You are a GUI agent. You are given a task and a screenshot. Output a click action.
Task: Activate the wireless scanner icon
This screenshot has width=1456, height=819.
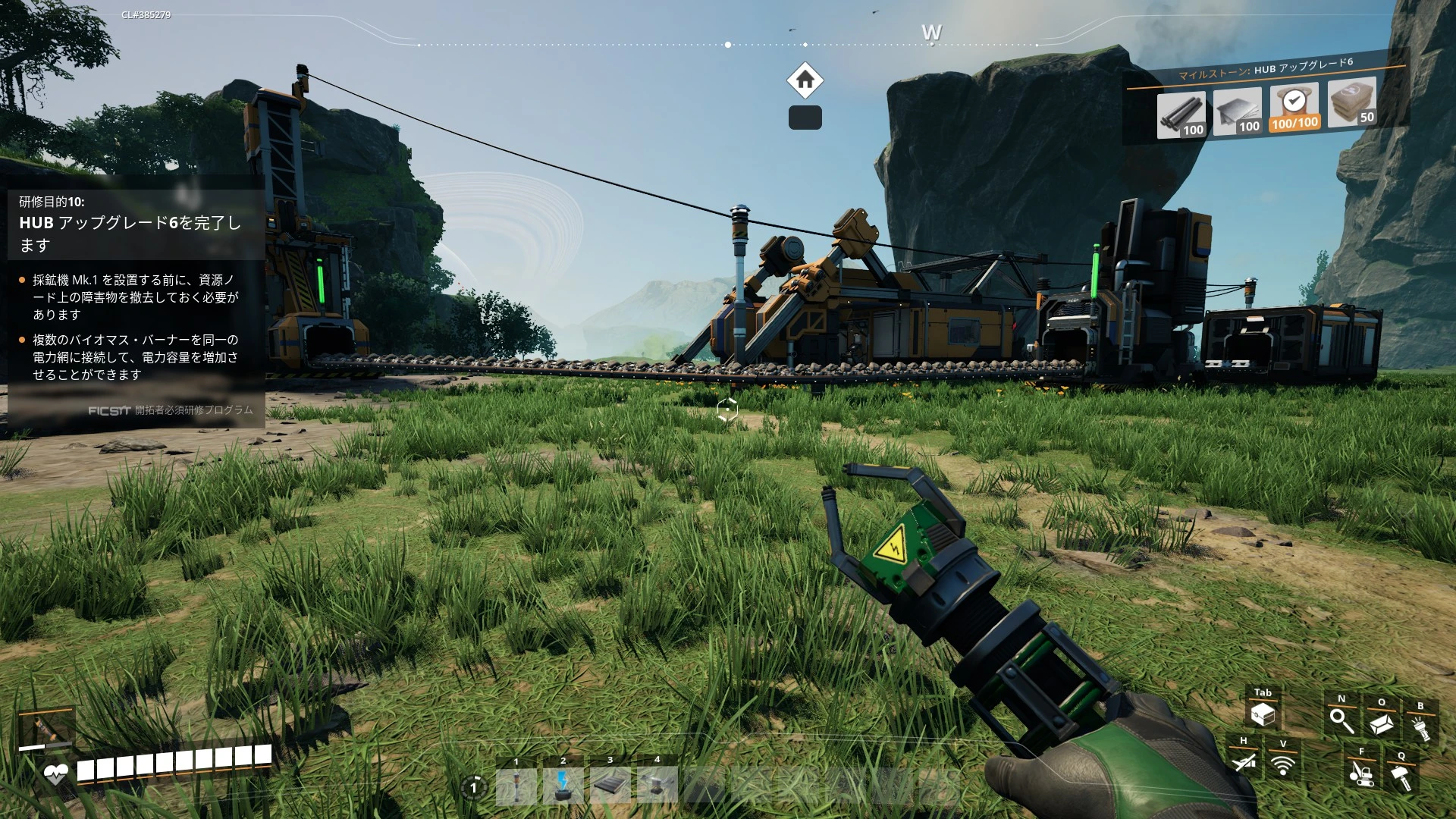(x=1283, y=764)
